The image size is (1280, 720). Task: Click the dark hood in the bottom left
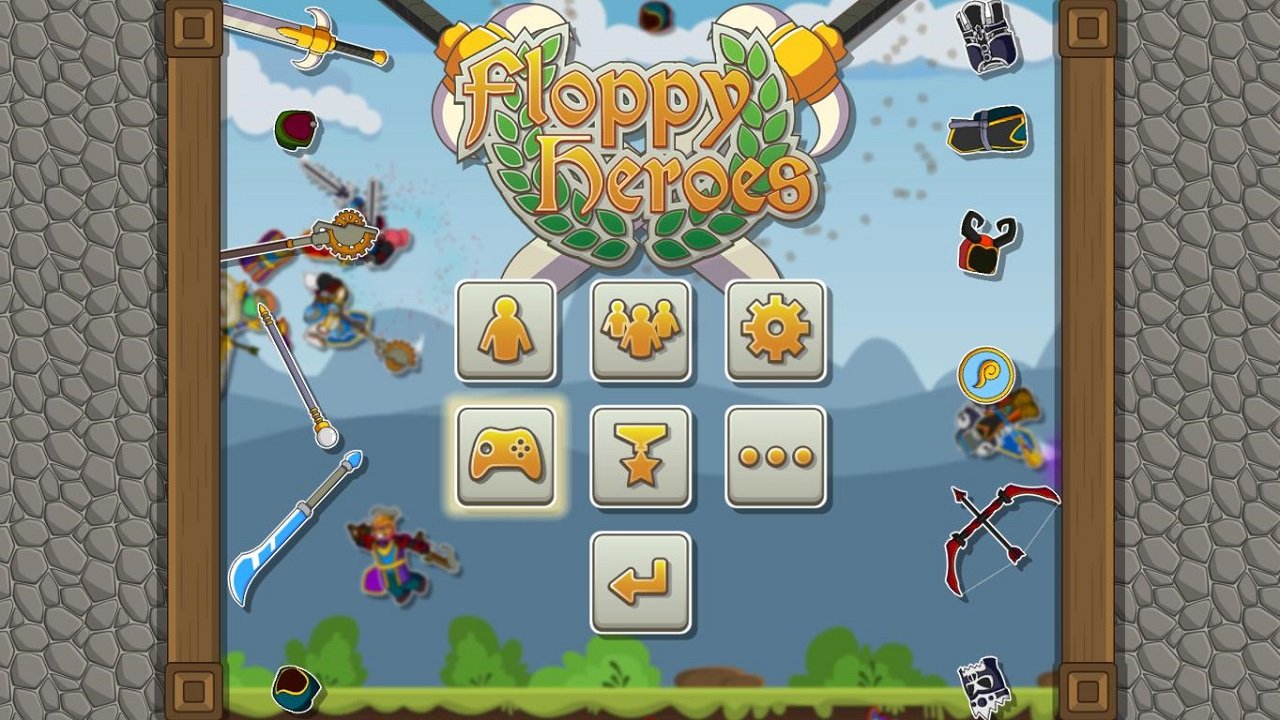tap(295, 690)
